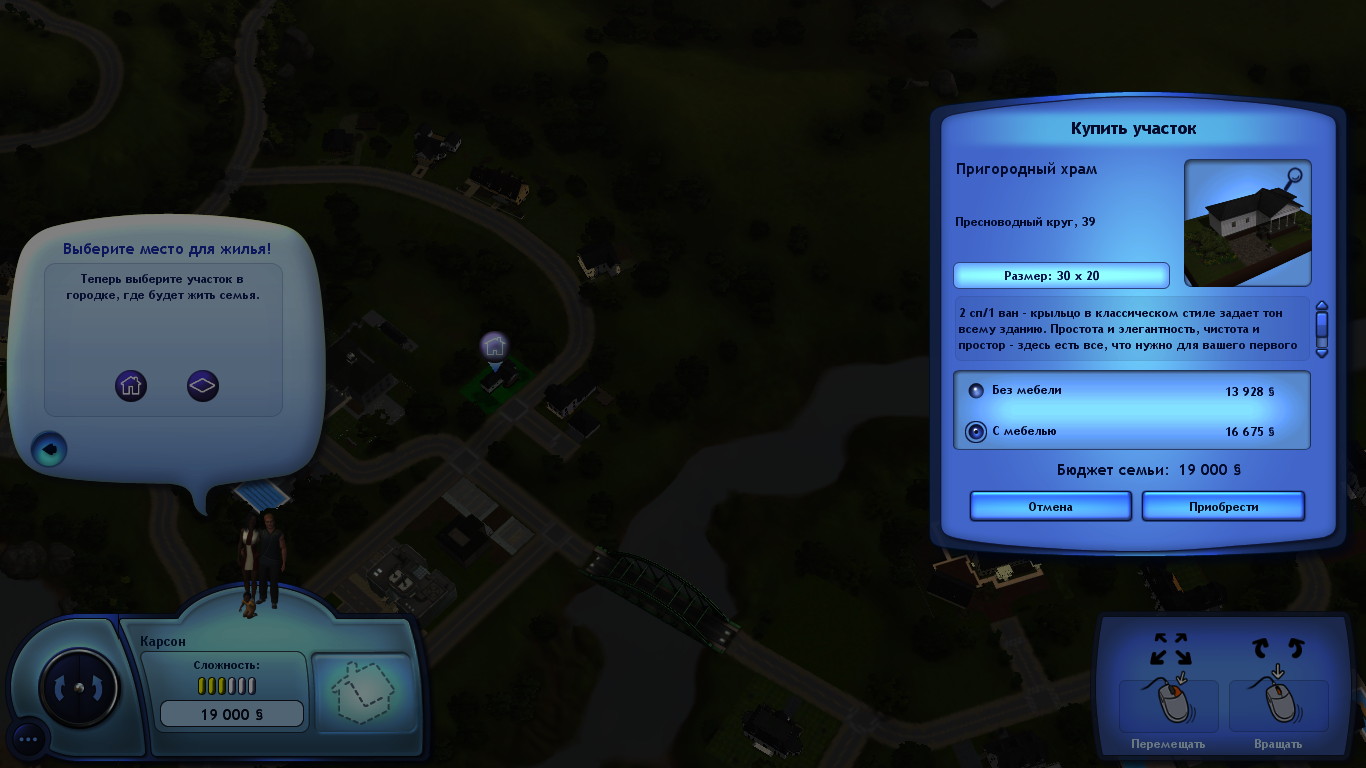
Task: Cancel the lot purchase with Отмена
Action: (1050, 507)
